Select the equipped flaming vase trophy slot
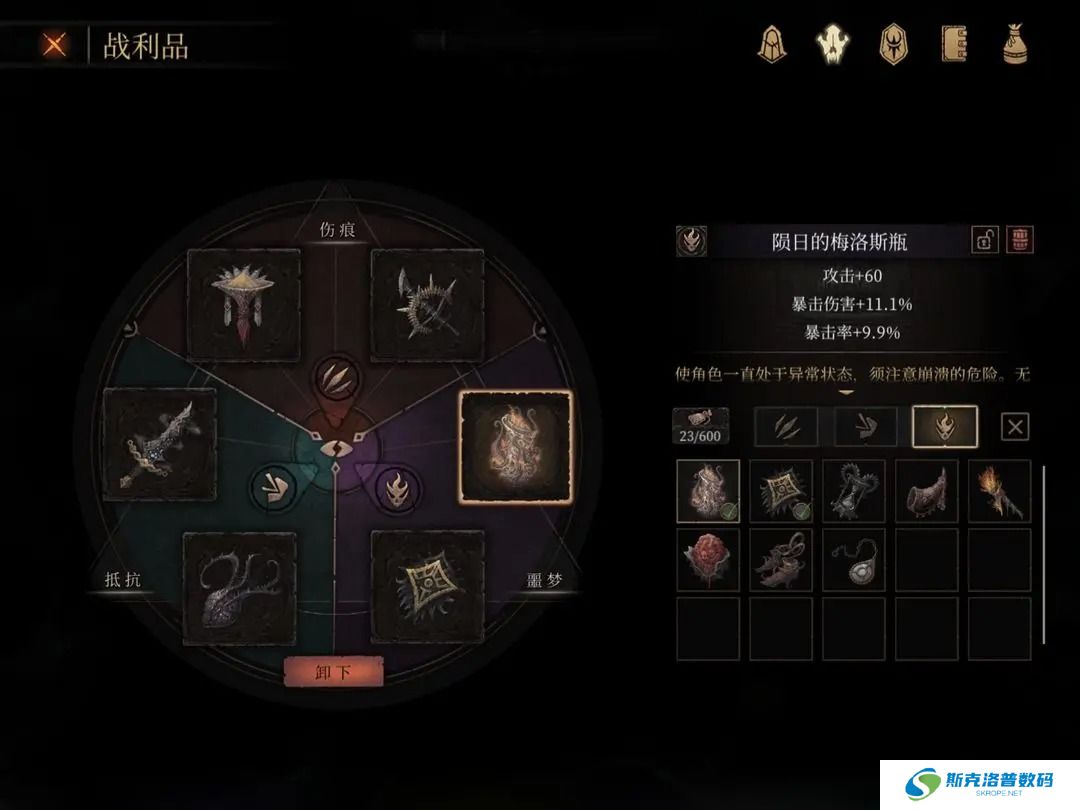 (515, 446)
